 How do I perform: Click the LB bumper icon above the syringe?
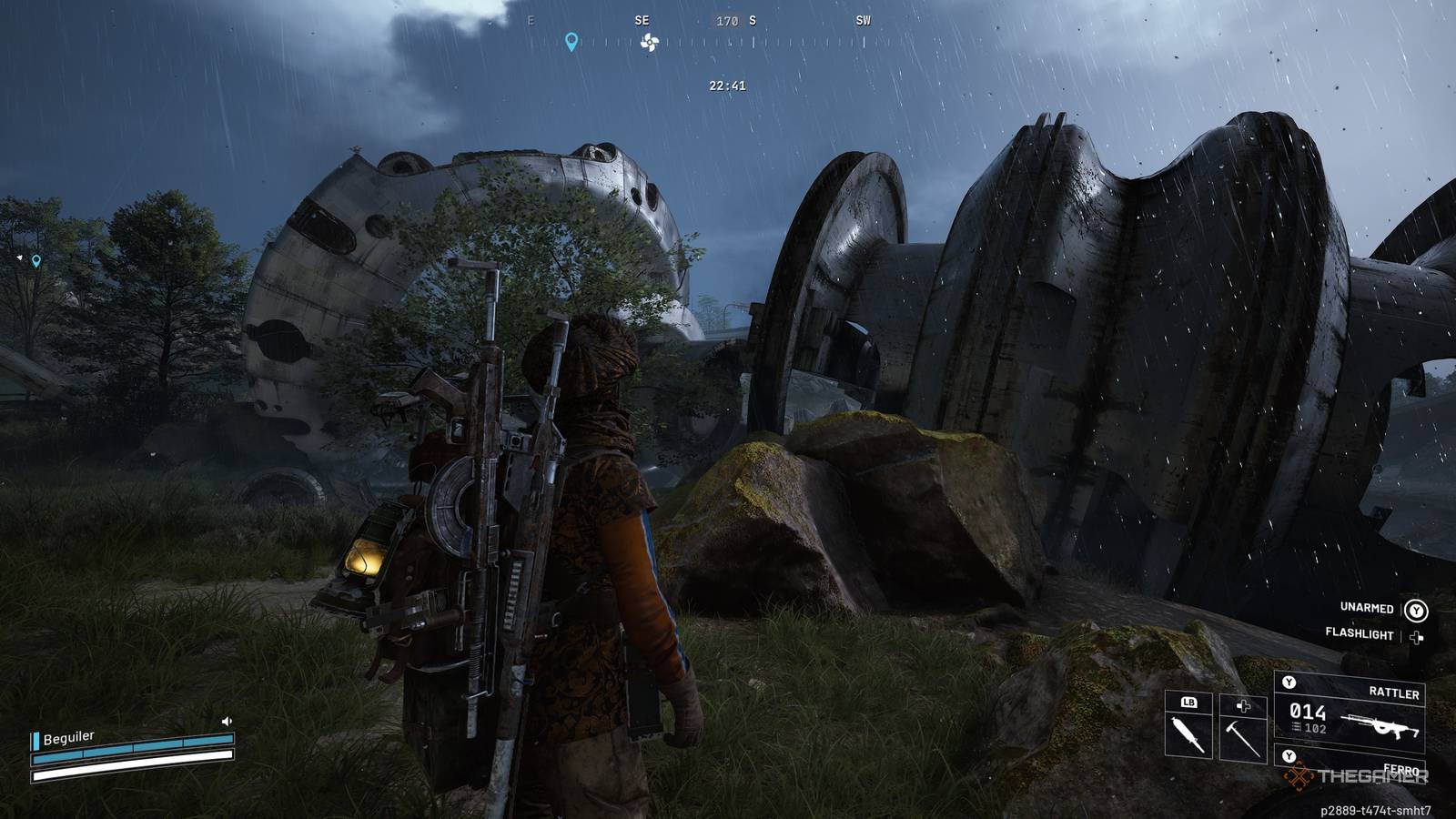[1189, 703]
